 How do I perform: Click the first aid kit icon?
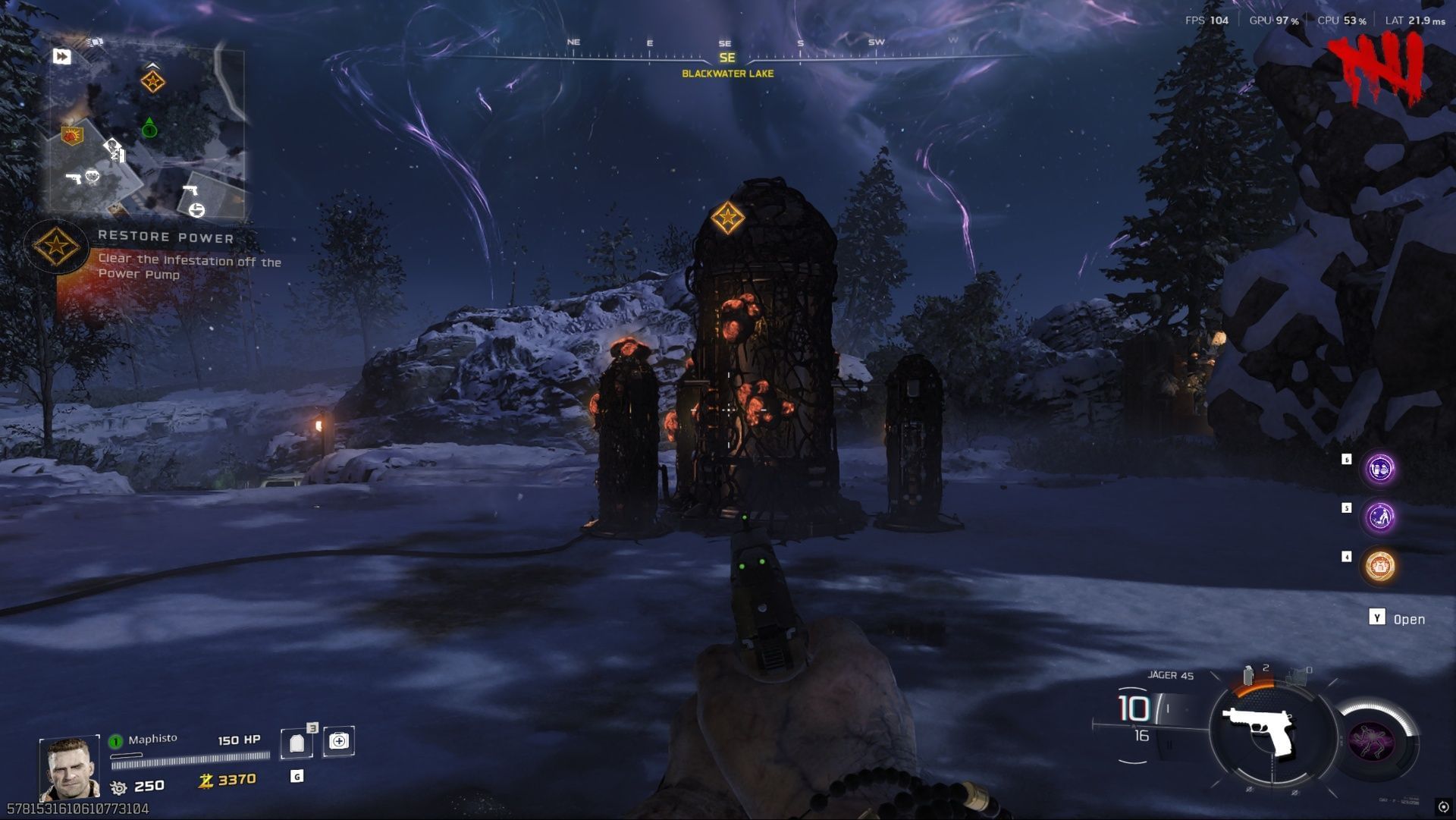(338, 742)
